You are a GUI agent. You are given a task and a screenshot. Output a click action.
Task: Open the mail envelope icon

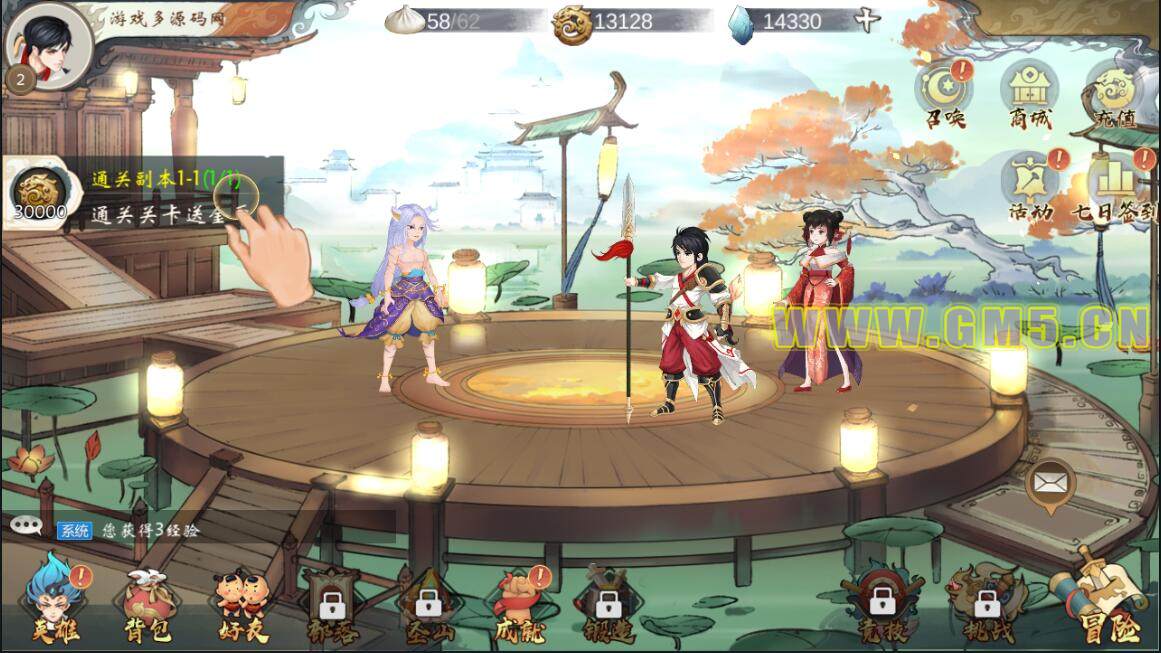click(1049, 485)
